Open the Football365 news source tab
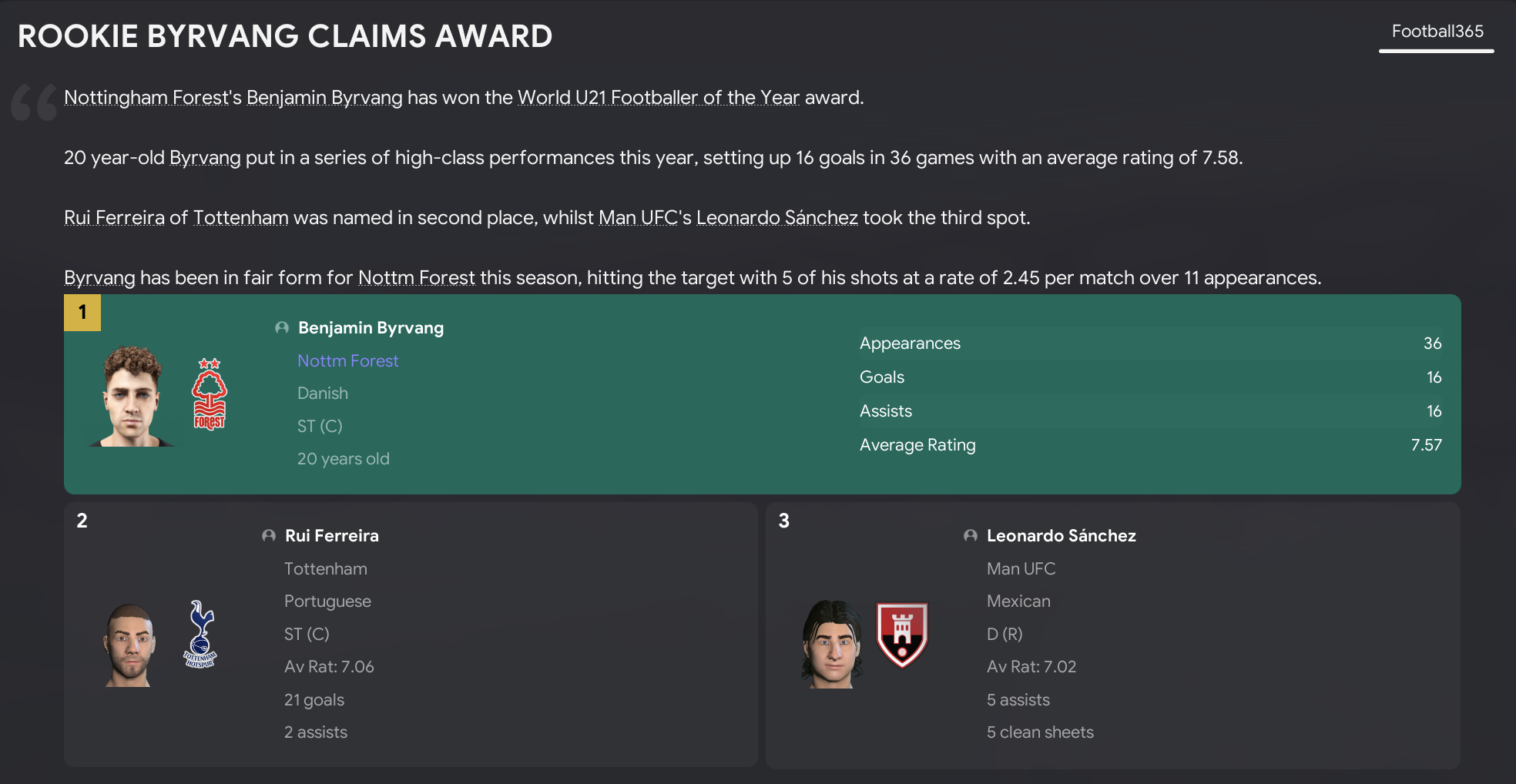The height and width of the screenshot is (784, 1516). (1436, 32)
